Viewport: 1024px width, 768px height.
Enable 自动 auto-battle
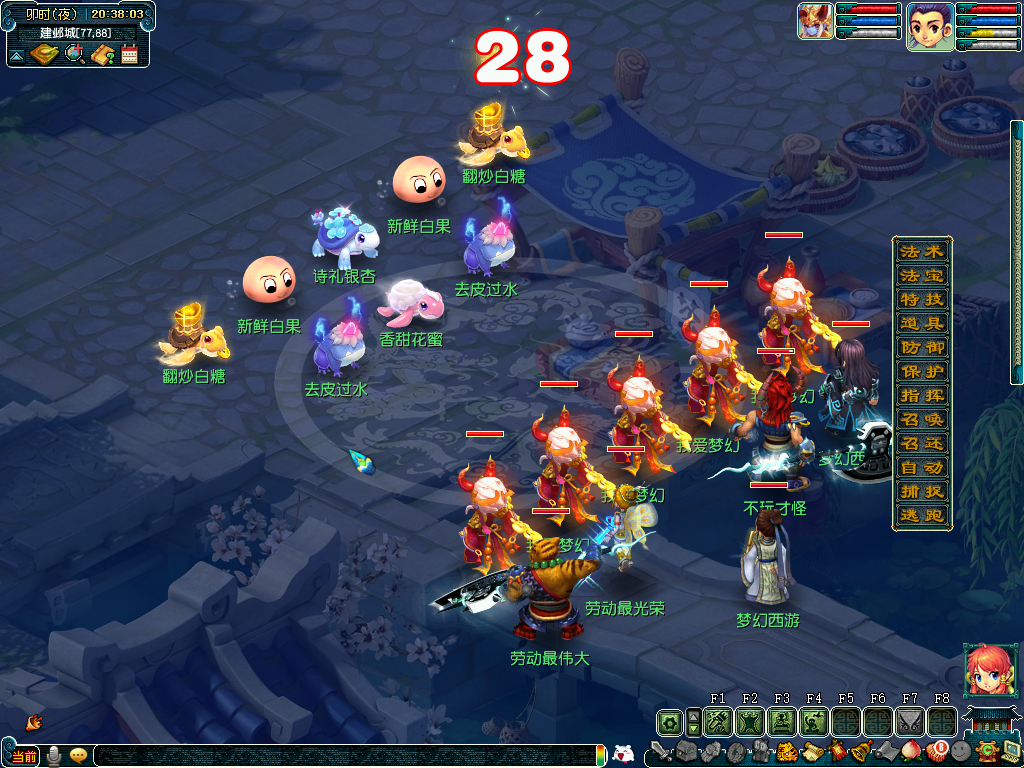(921, 467)
